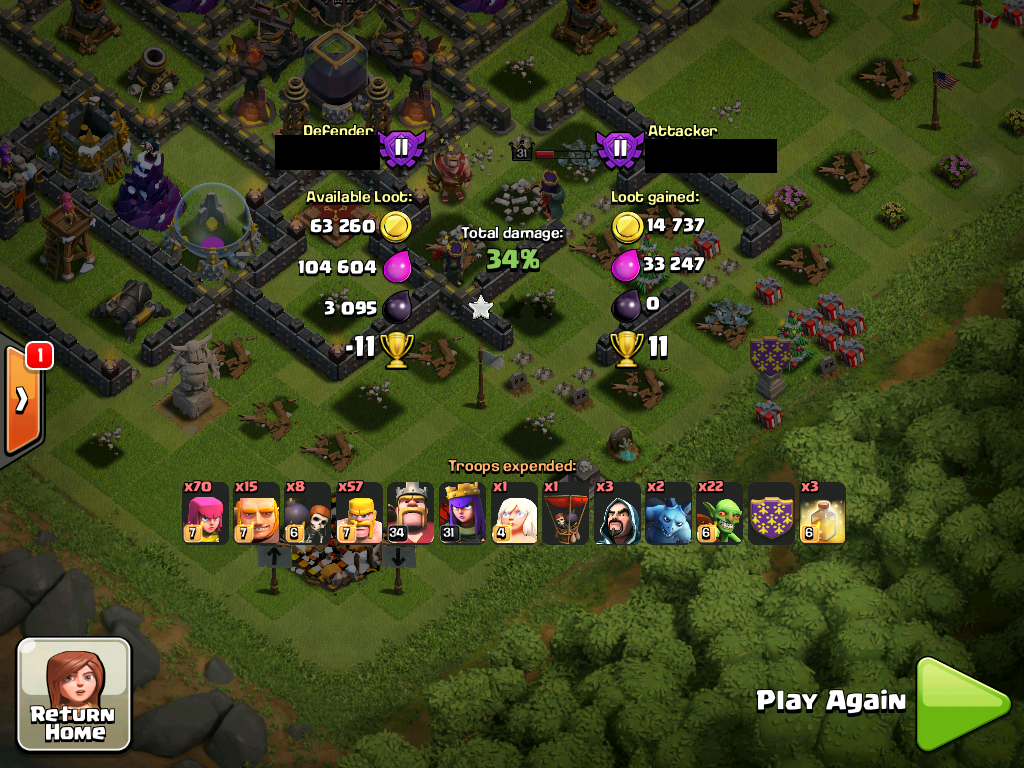Select the Goblin troop icon

[x=719, y=514]
